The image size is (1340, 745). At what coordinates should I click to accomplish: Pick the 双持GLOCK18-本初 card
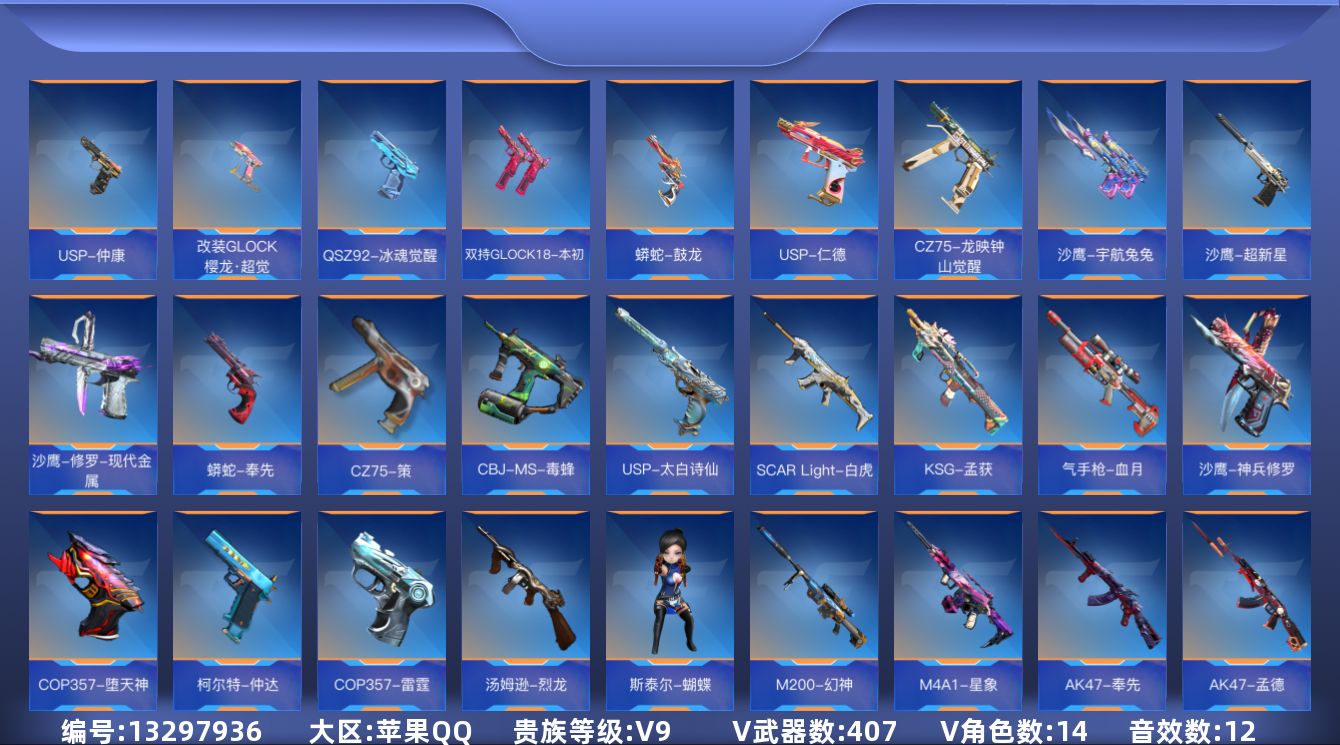525,179
